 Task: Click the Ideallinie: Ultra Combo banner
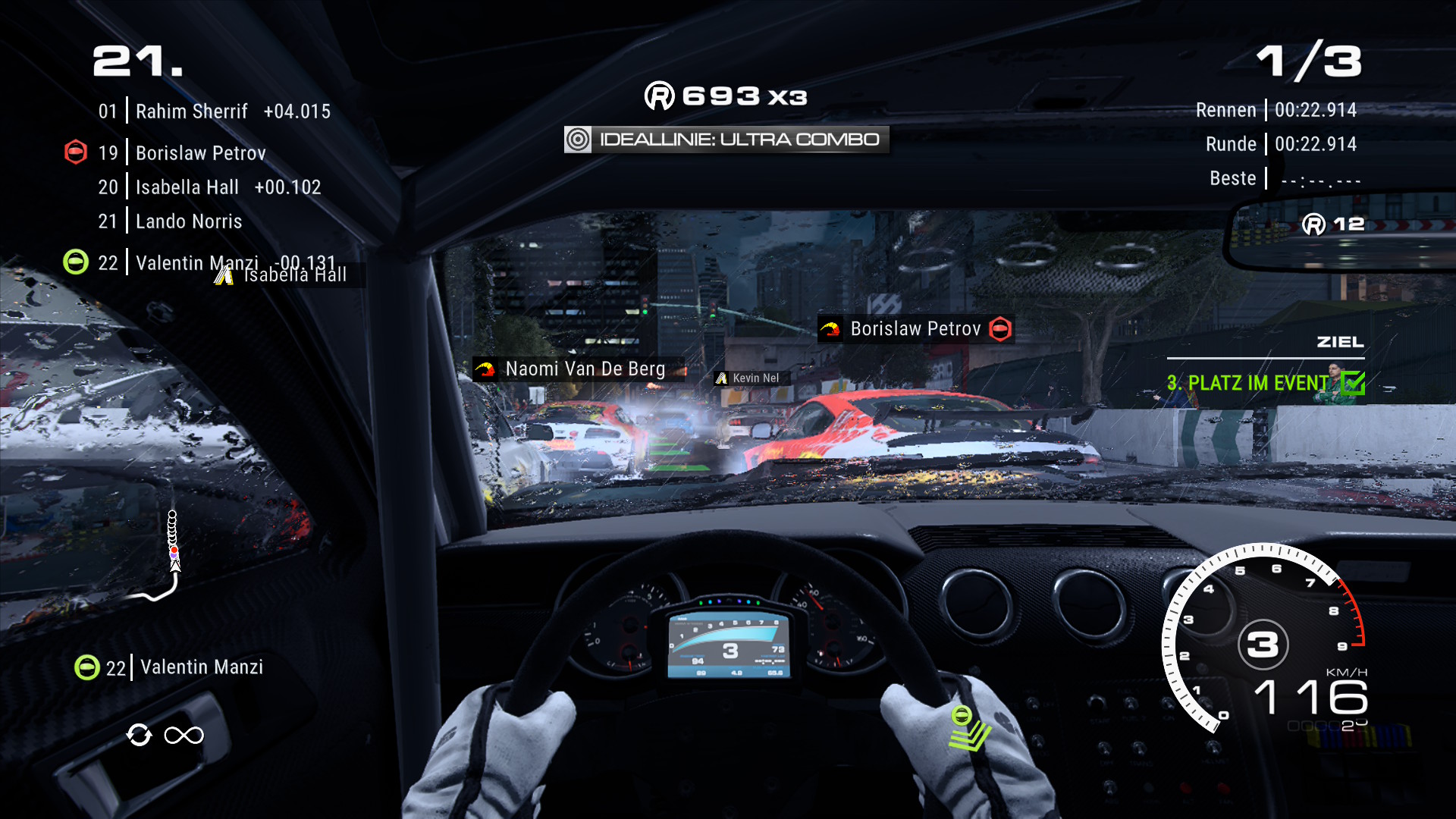click(726, 140)
